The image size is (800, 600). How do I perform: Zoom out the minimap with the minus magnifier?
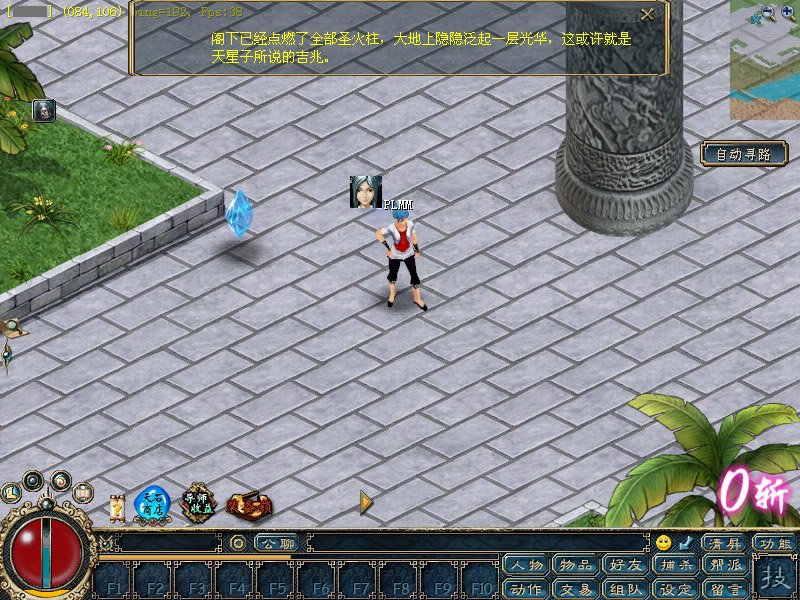pyautogui.click(x=768, y=13)
